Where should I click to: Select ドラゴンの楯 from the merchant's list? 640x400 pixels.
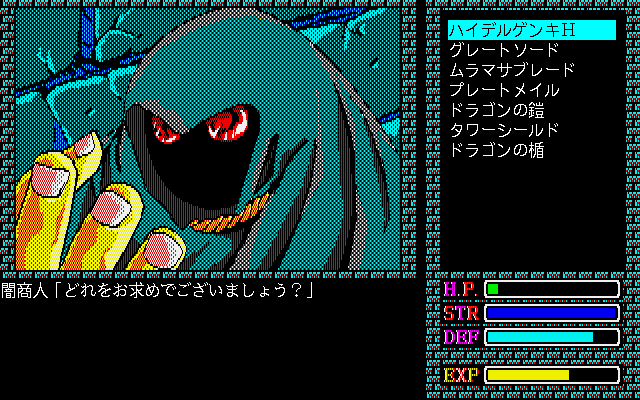495,150
